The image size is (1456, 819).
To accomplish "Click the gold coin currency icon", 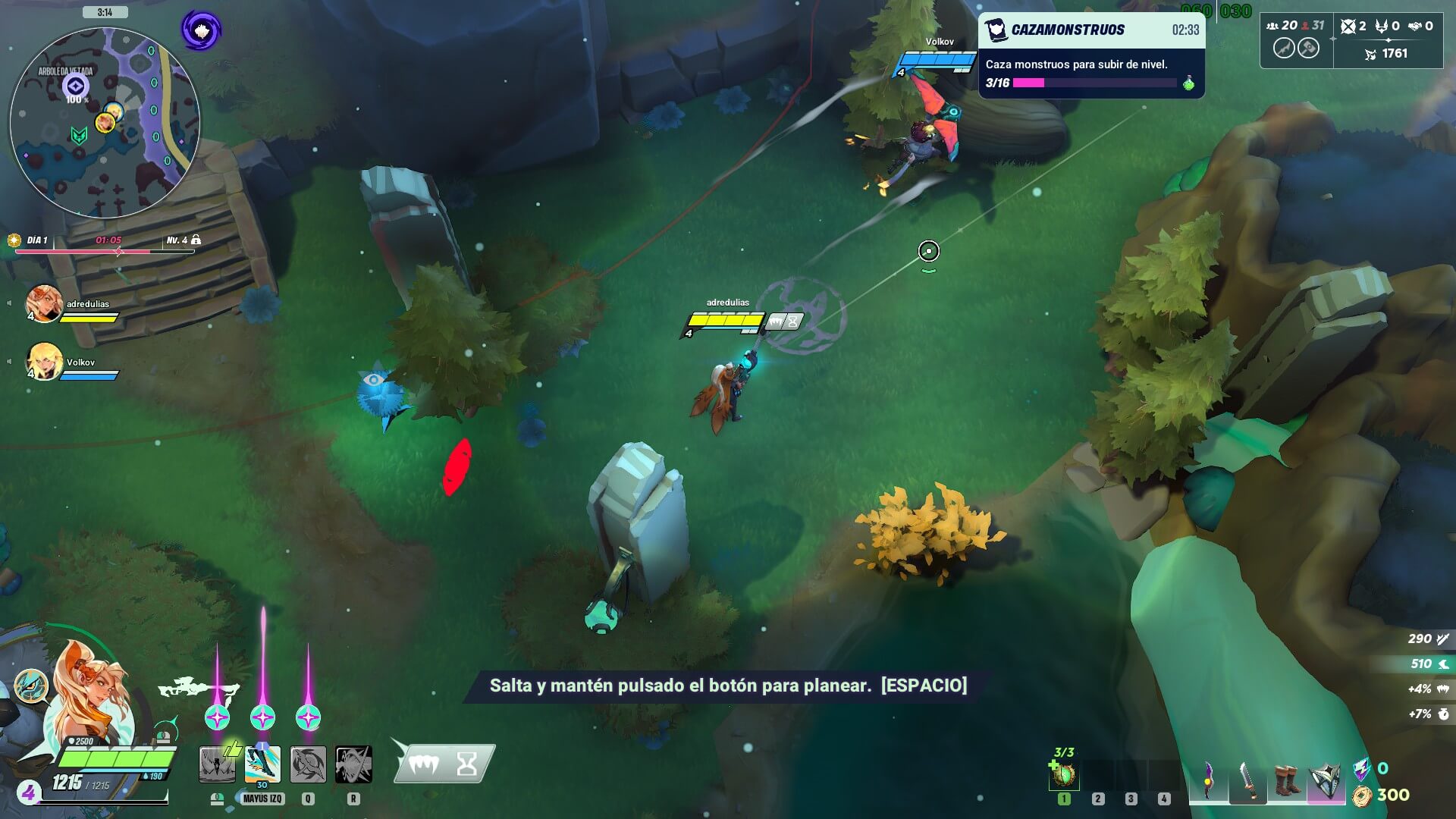I will (x=1362, y=795).
